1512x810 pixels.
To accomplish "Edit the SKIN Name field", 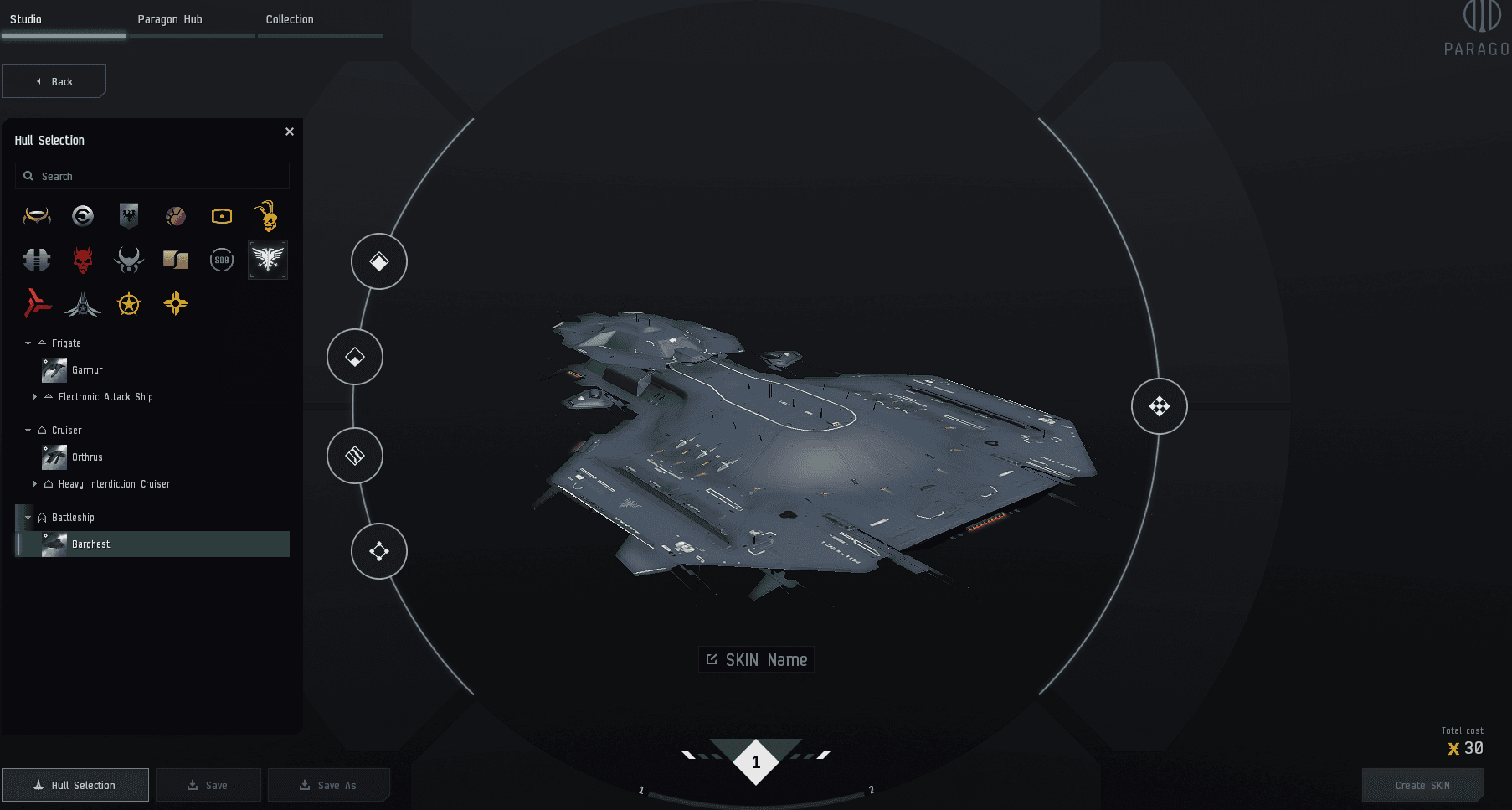I will click(x=757, y=660).
